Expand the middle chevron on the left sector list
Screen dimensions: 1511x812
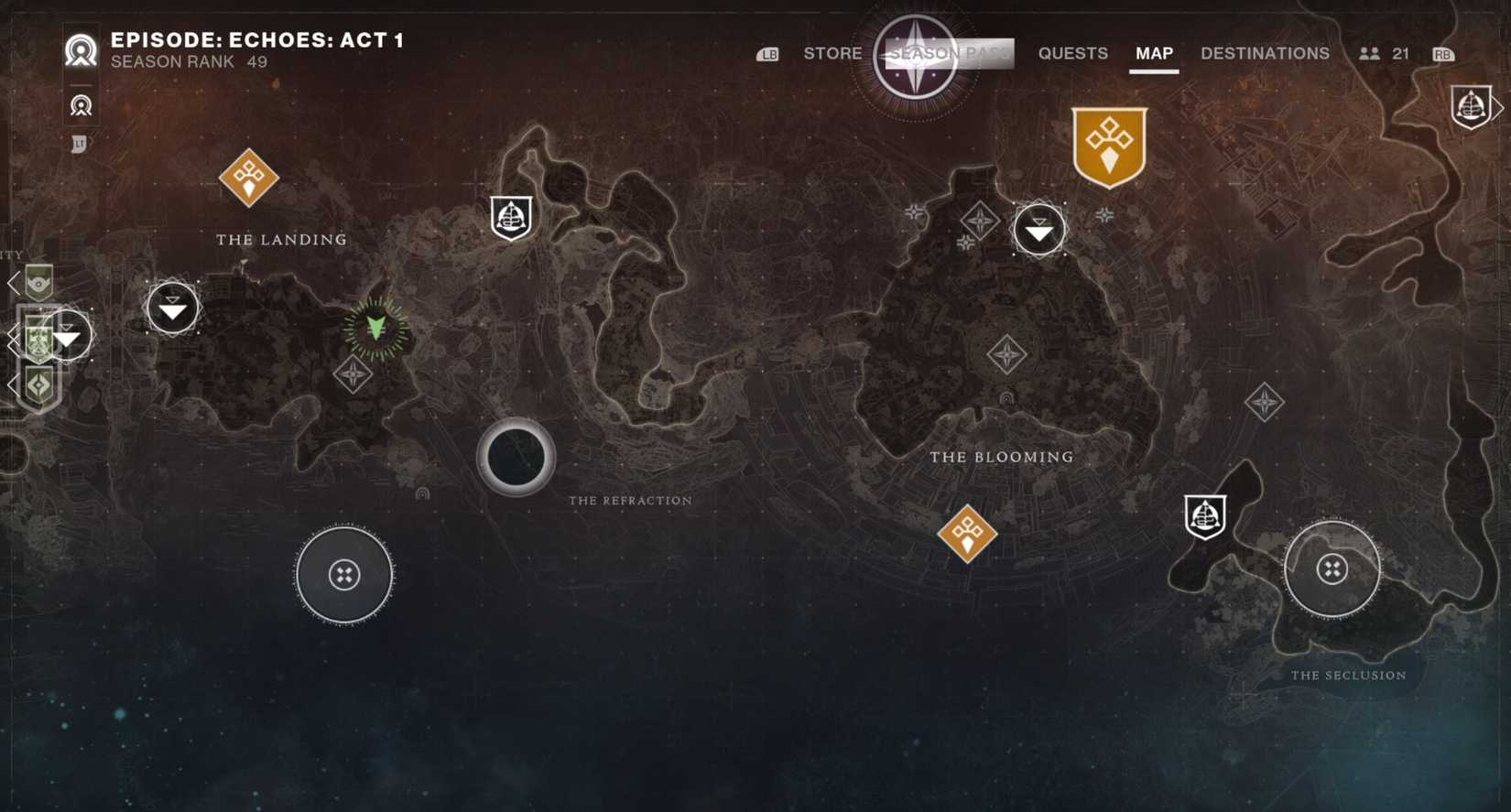(13, 335)
